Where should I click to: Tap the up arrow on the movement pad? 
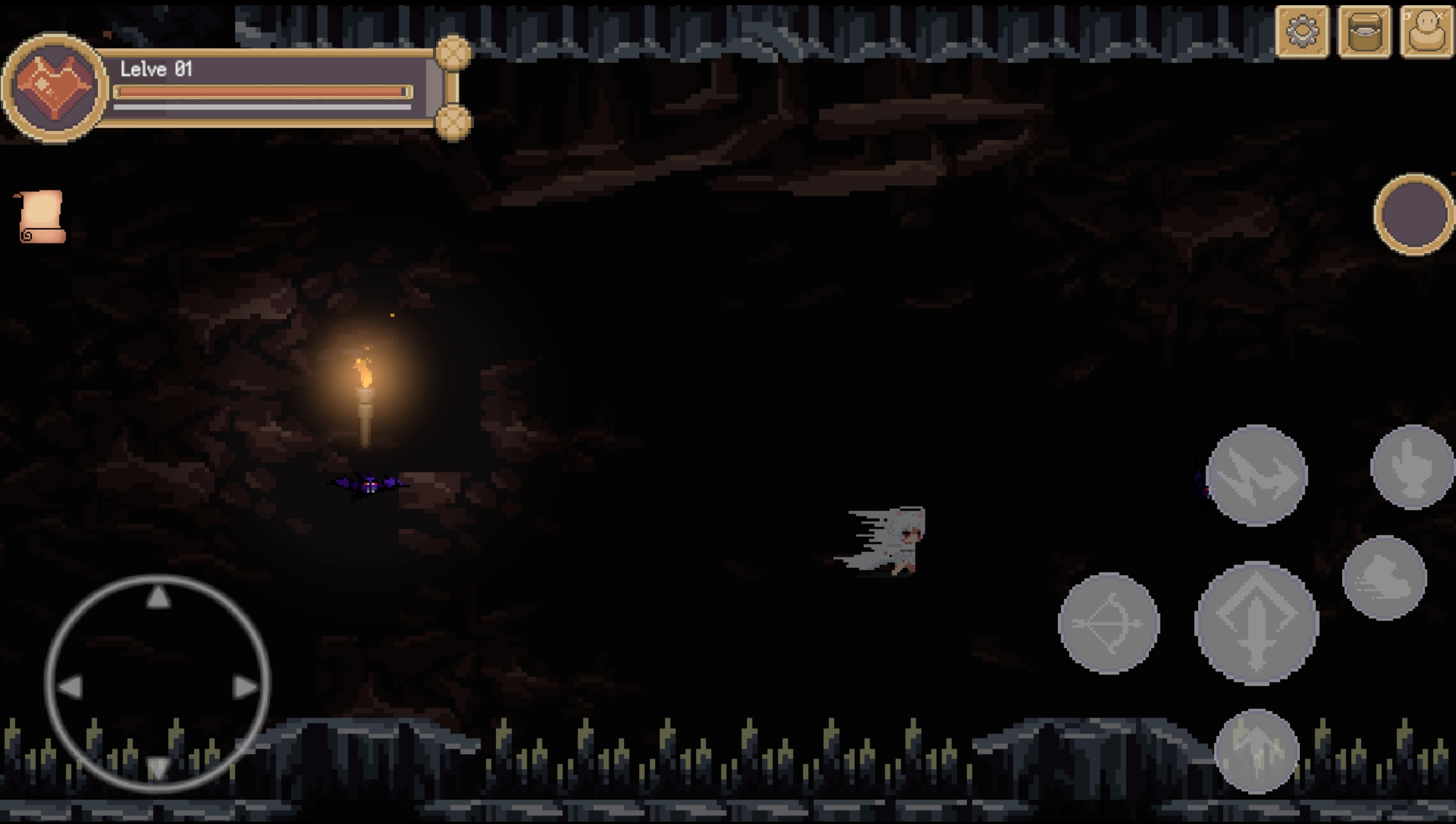[158, 597]
